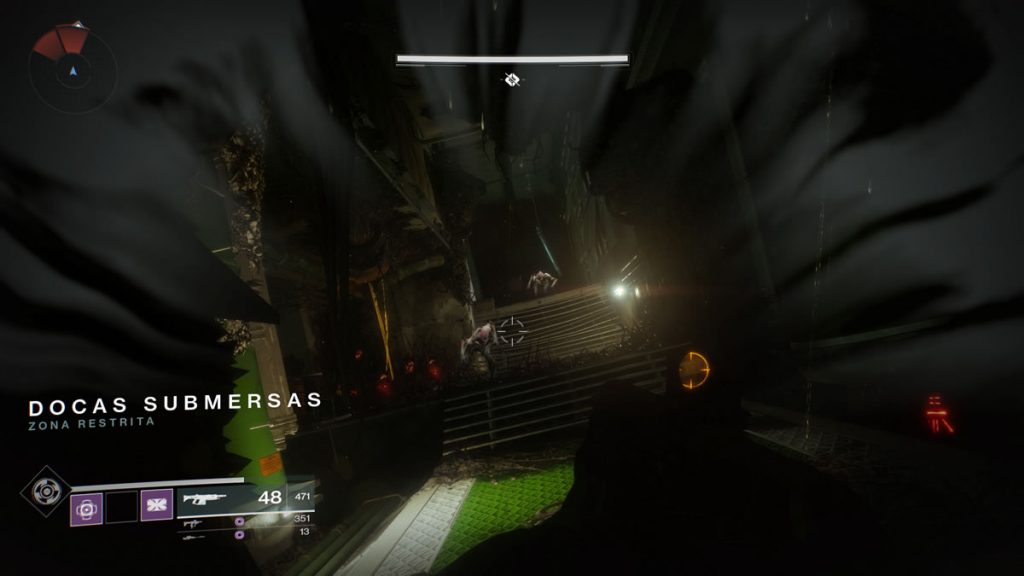Click the boss emblem under the health bar
The image size is (1024, 576).
(512, 79)
